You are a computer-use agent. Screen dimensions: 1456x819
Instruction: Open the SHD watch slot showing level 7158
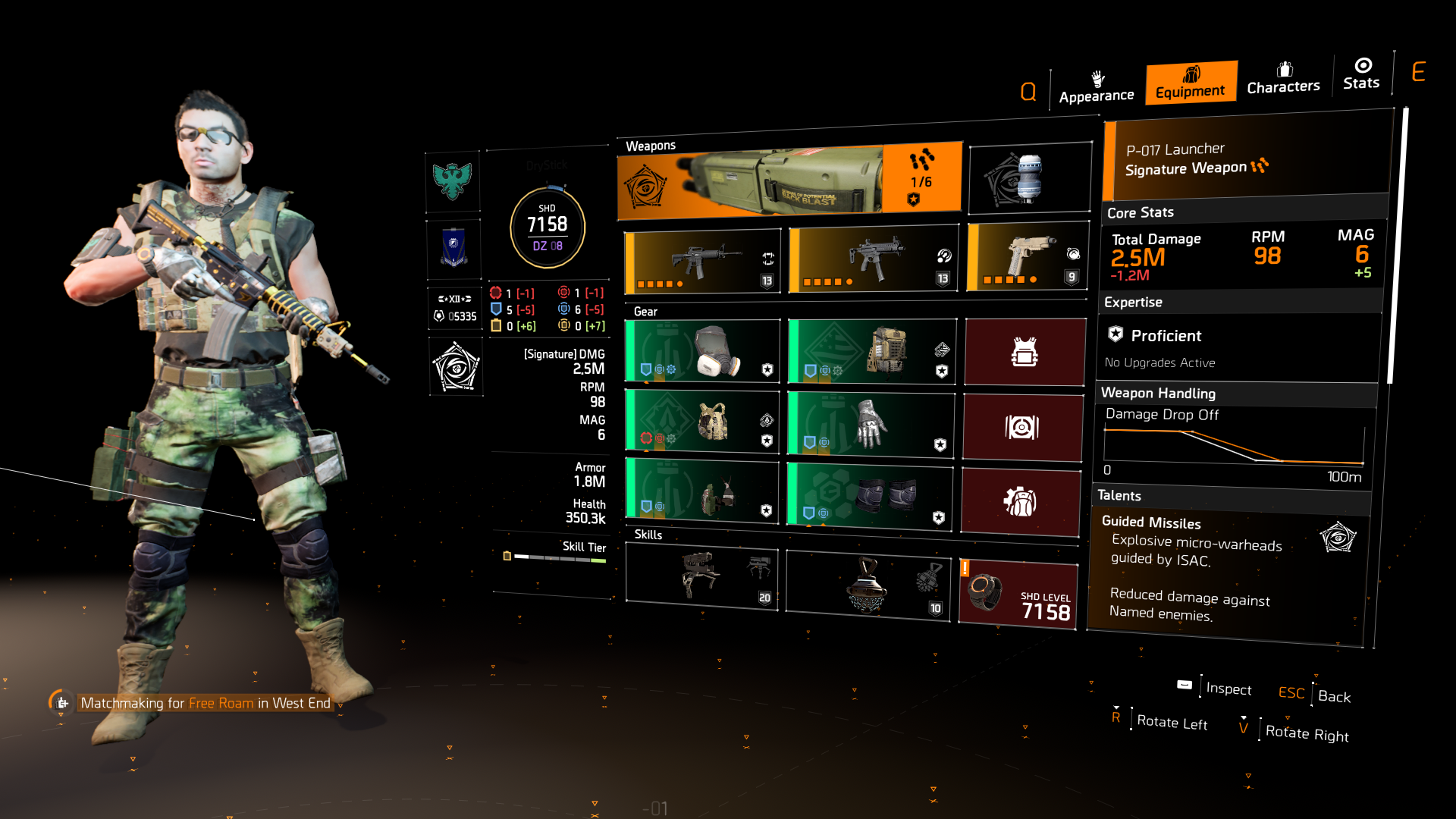click(1018, 590)
